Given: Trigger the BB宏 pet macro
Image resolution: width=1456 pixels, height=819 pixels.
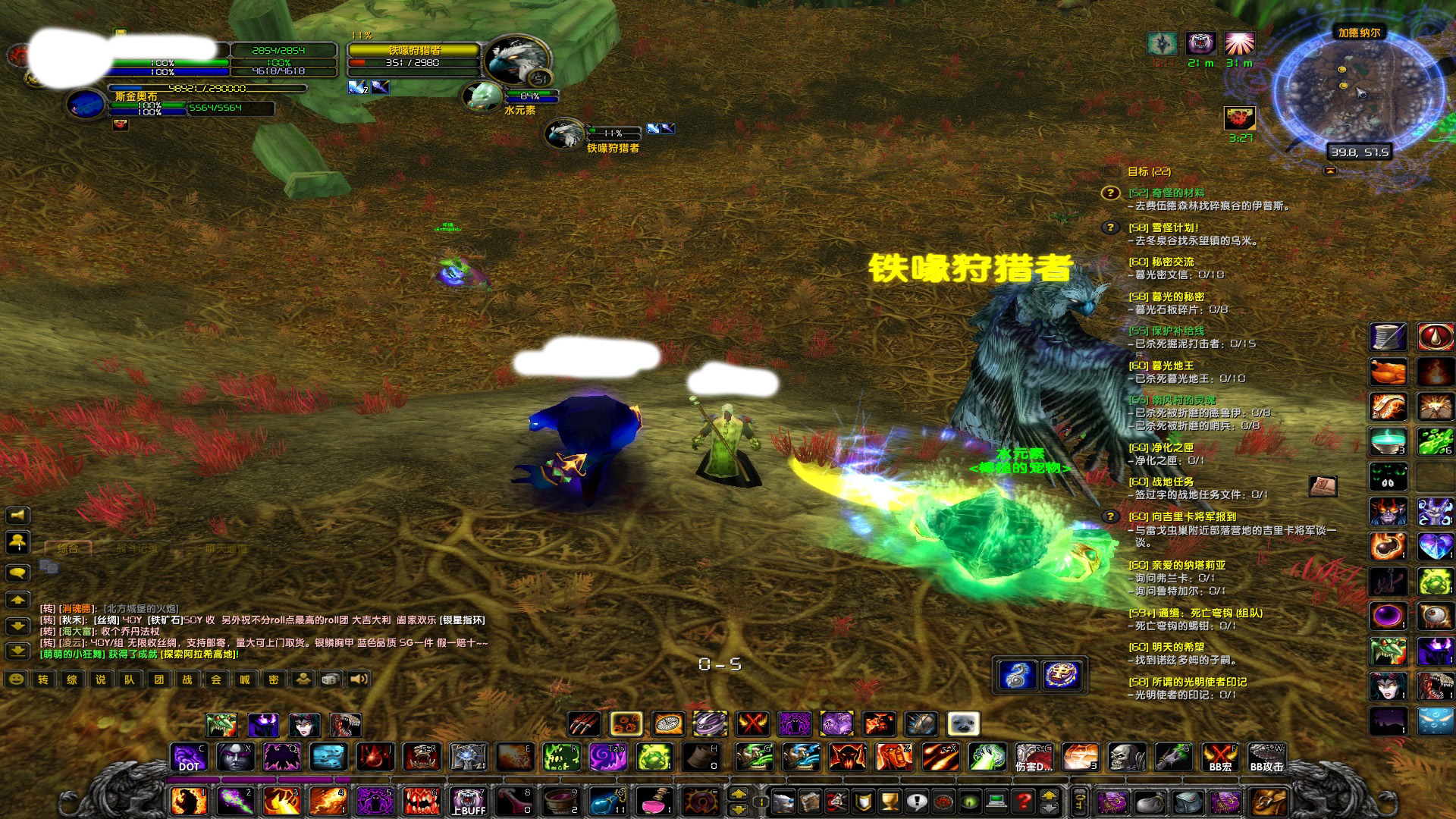Looking at the screenshot, I should 1220,758.
